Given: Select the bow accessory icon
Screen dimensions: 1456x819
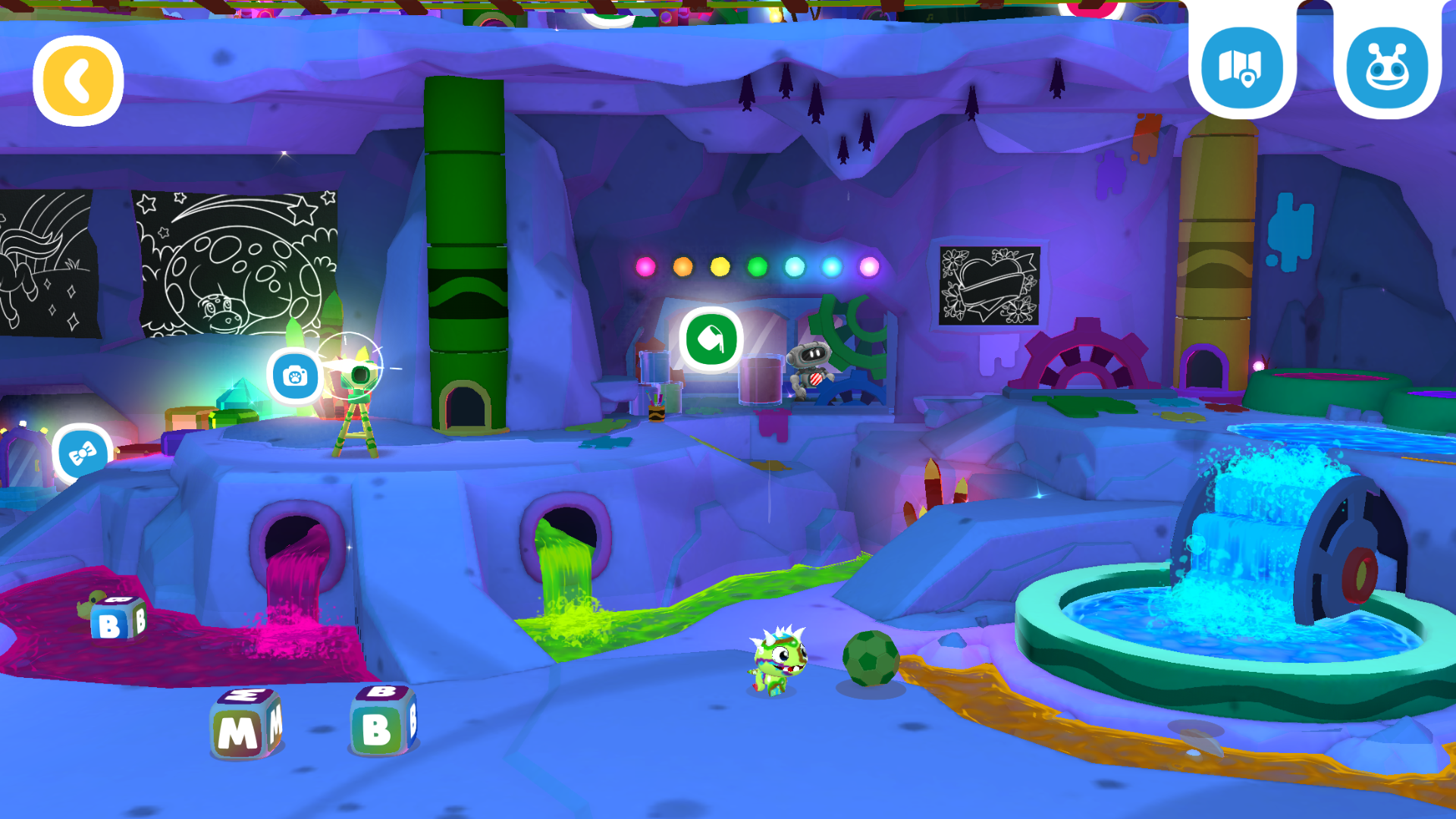Looking at the screenshot, I should point(81,453).
